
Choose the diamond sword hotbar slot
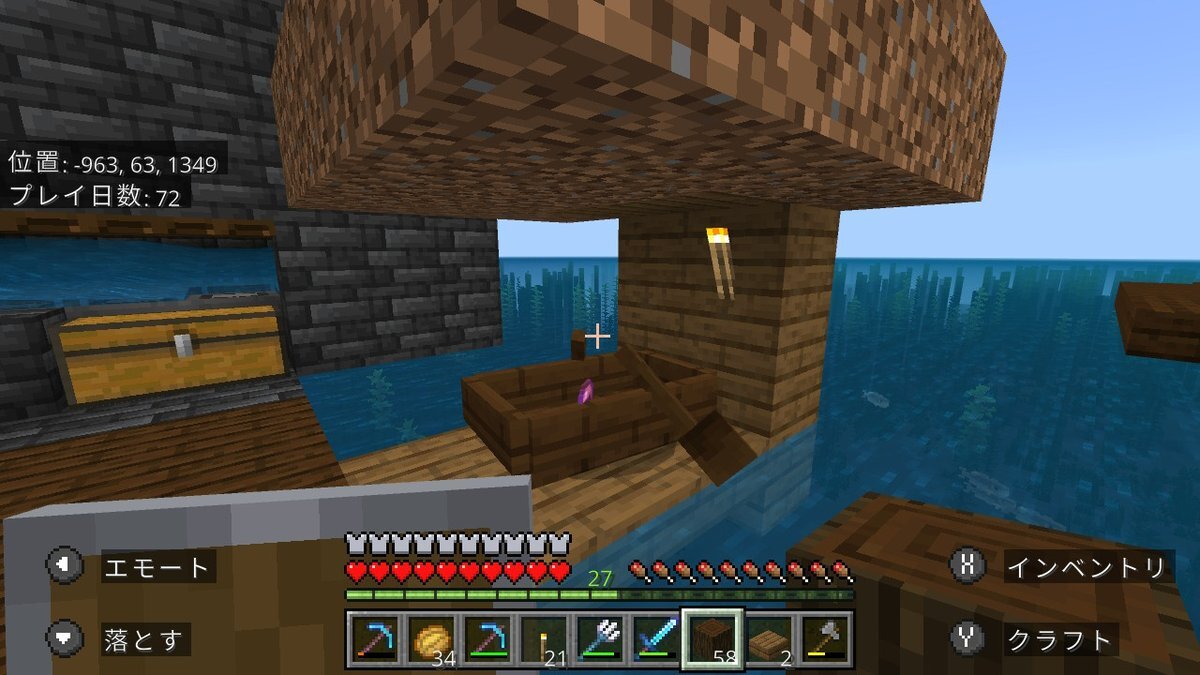coord(655,639)
